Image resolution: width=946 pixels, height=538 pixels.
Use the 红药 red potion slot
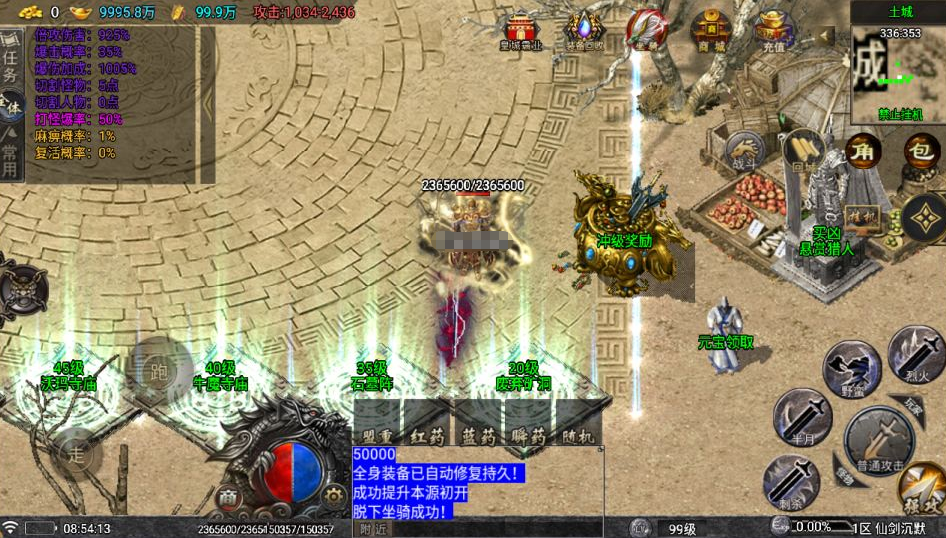pos(427,424)
